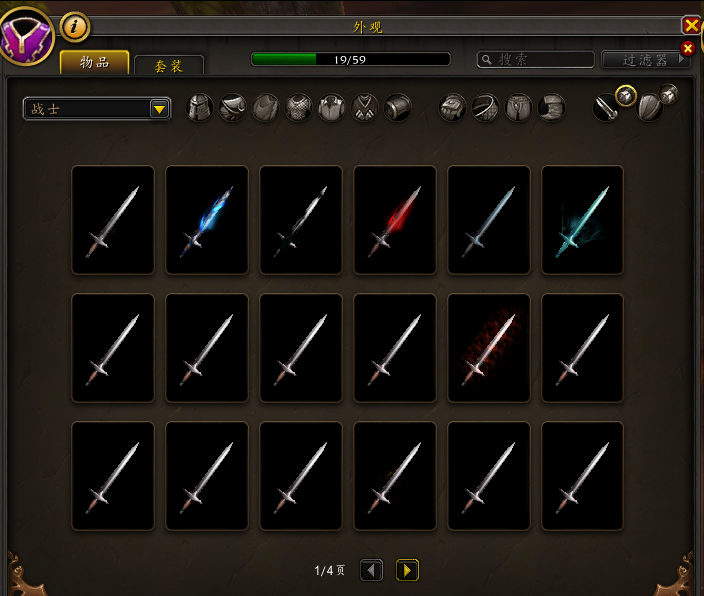Pick the red glowing sword appearance
The height and width of the screenshot is (596, 704).
tap(395, 220)
